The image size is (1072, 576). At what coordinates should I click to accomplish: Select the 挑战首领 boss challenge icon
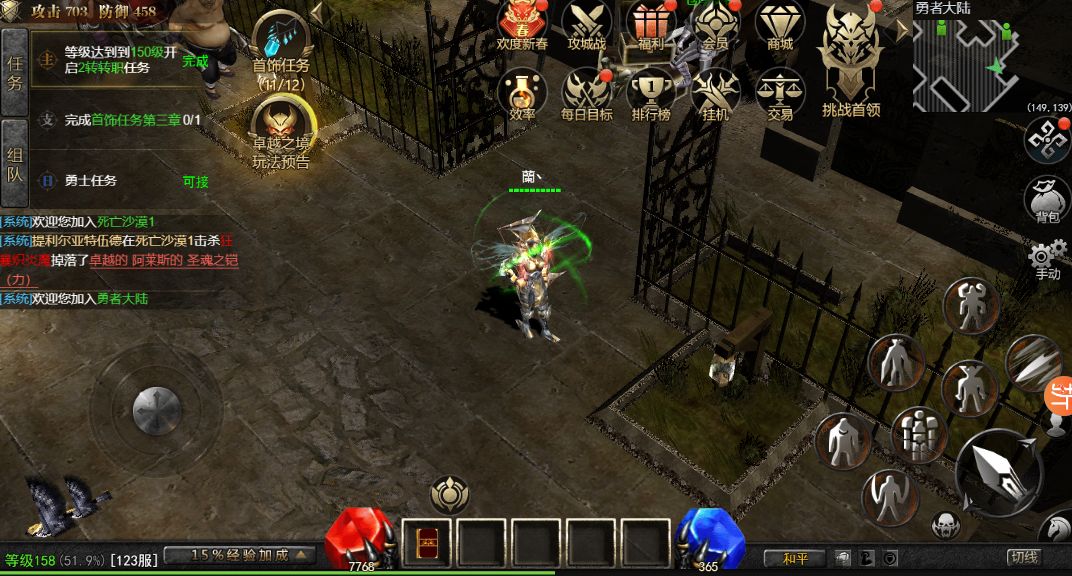[x=850, y=60]
